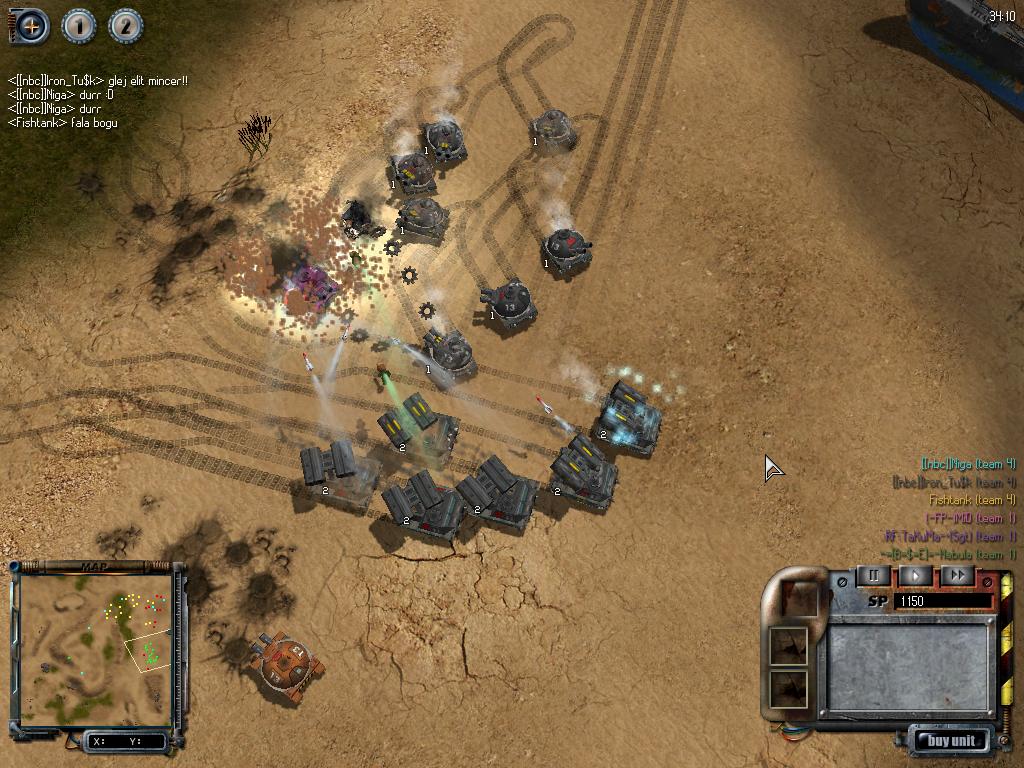Set game speed to normal play
Screen dimensions: 1024x768
point(915,575)
